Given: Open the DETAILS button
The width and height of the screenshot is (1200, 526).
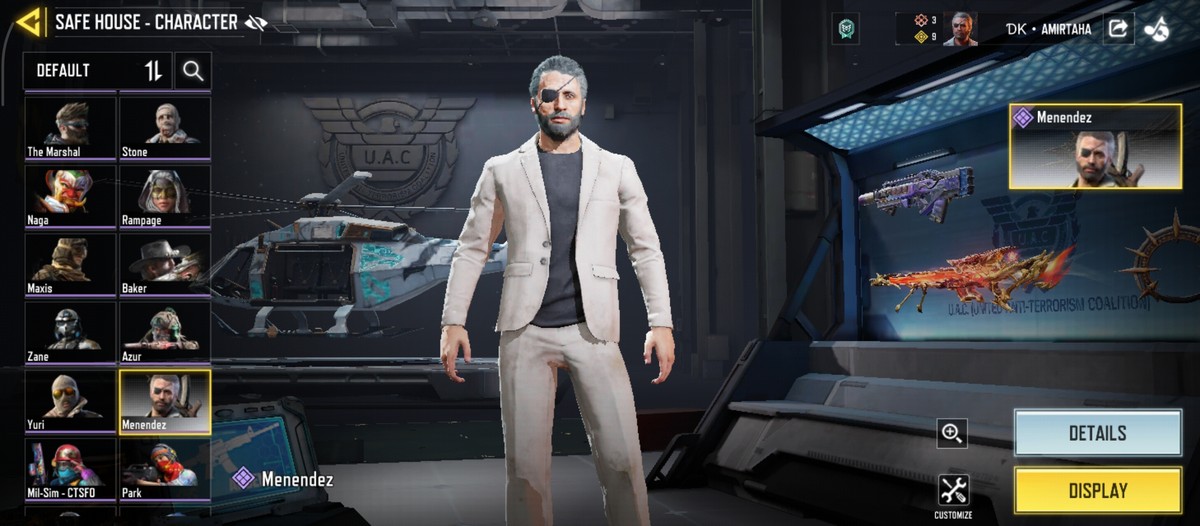Looking at the screenshot, I should point(1097,433).
